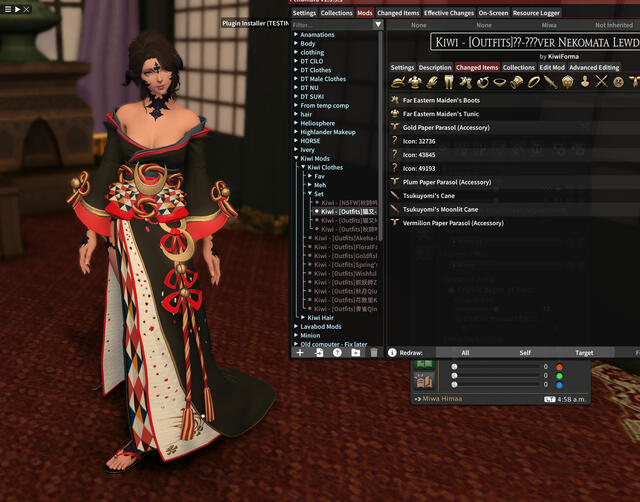Click the mod Filter input field
The image size is (640, 502).
(332, 24)
